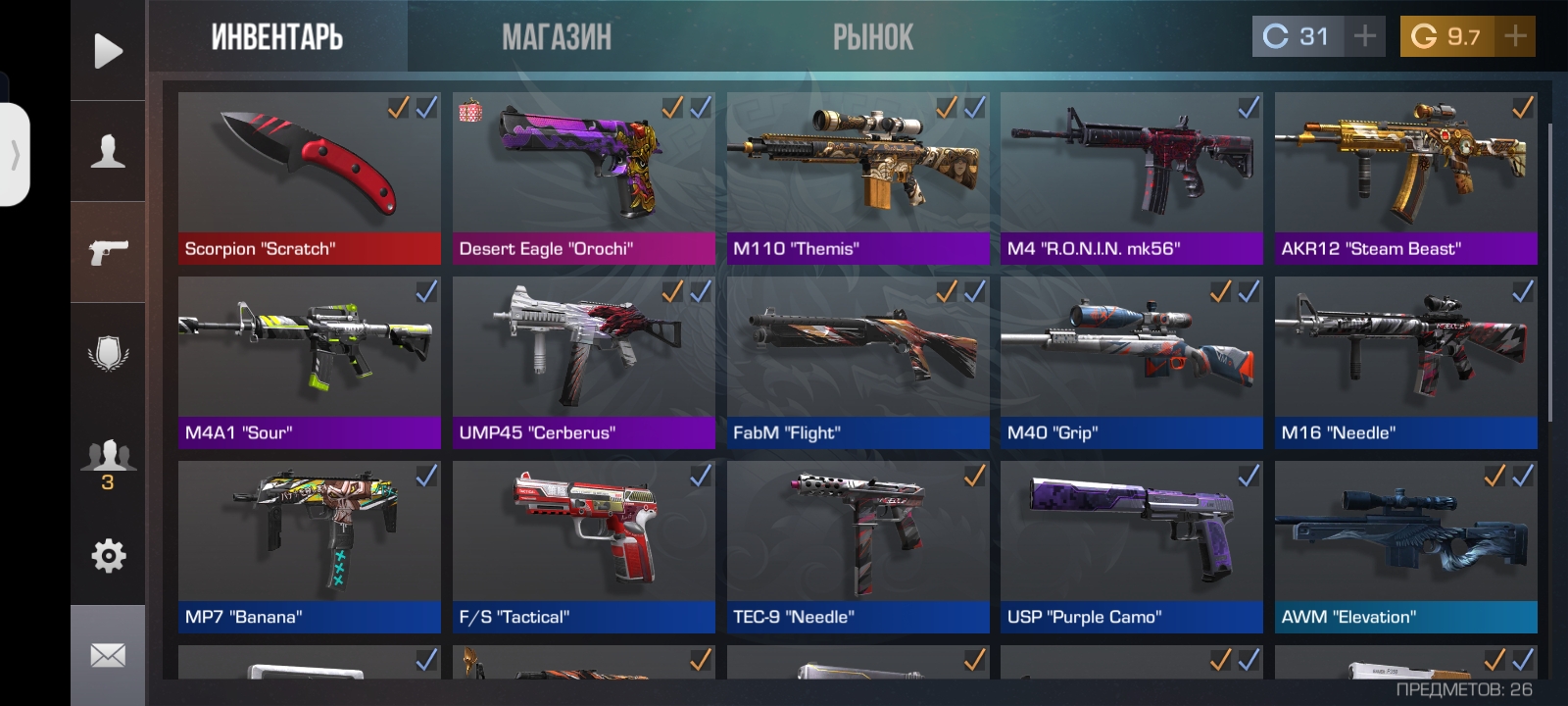The image size is (1568, 706).
Task: Pick the AKR12 "Steam Beast" skin
Action: pyautogui.click(x=1405, y=176)
